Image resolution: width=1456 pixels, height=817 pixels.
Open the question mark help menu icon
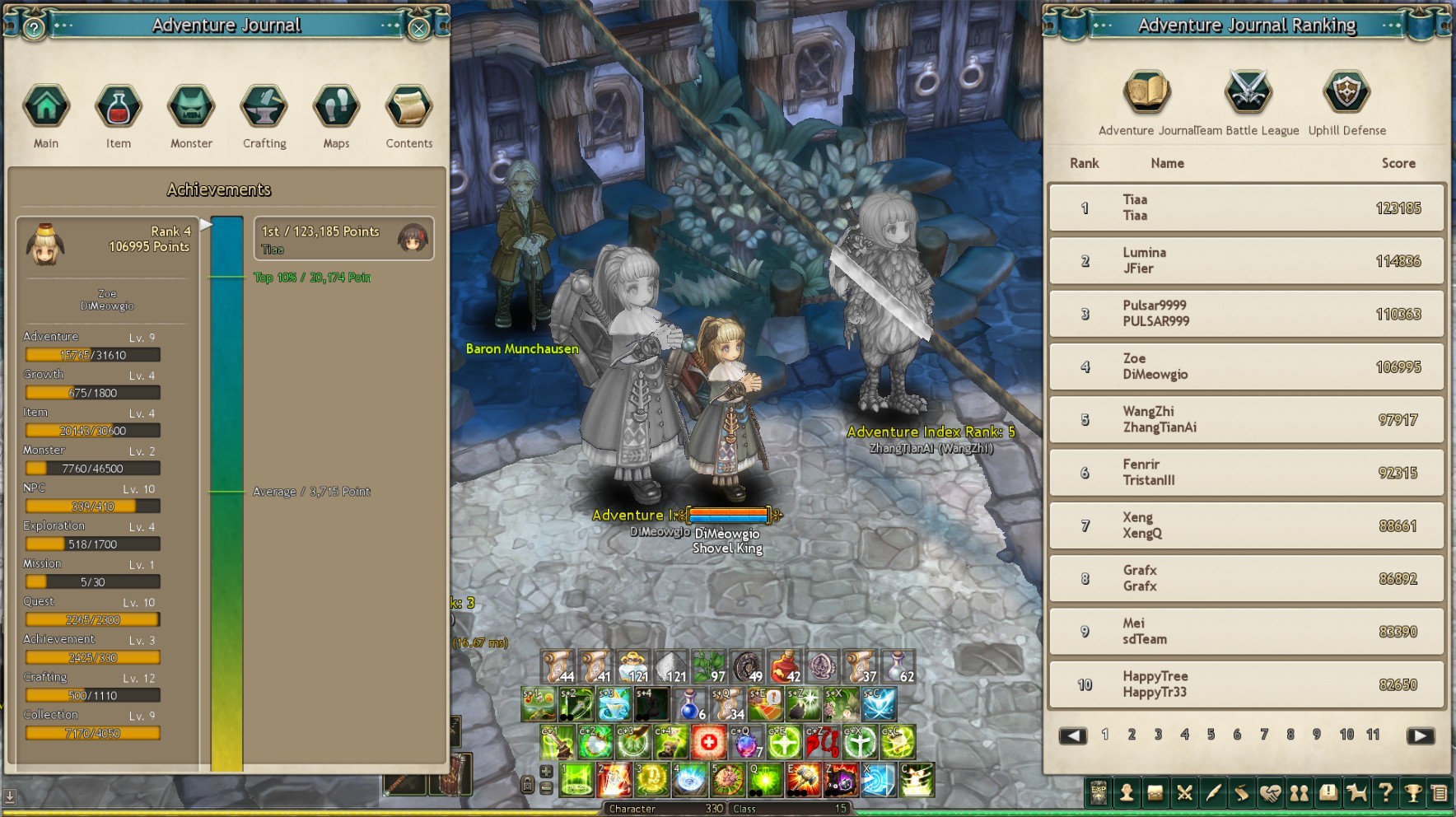(x=1386, y=793)
